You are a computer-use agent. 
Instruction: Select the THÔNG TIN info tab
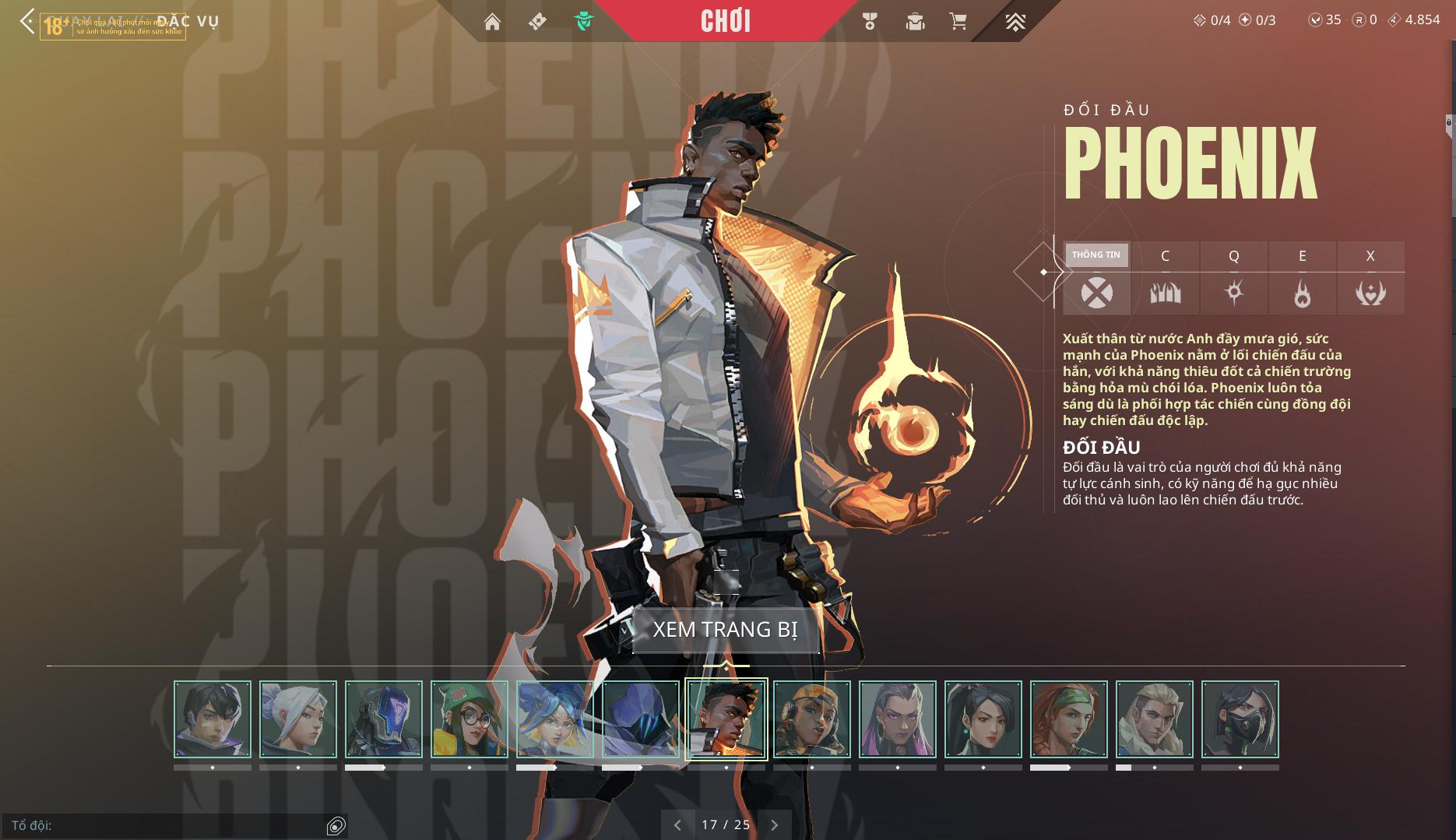(1096, 255)
